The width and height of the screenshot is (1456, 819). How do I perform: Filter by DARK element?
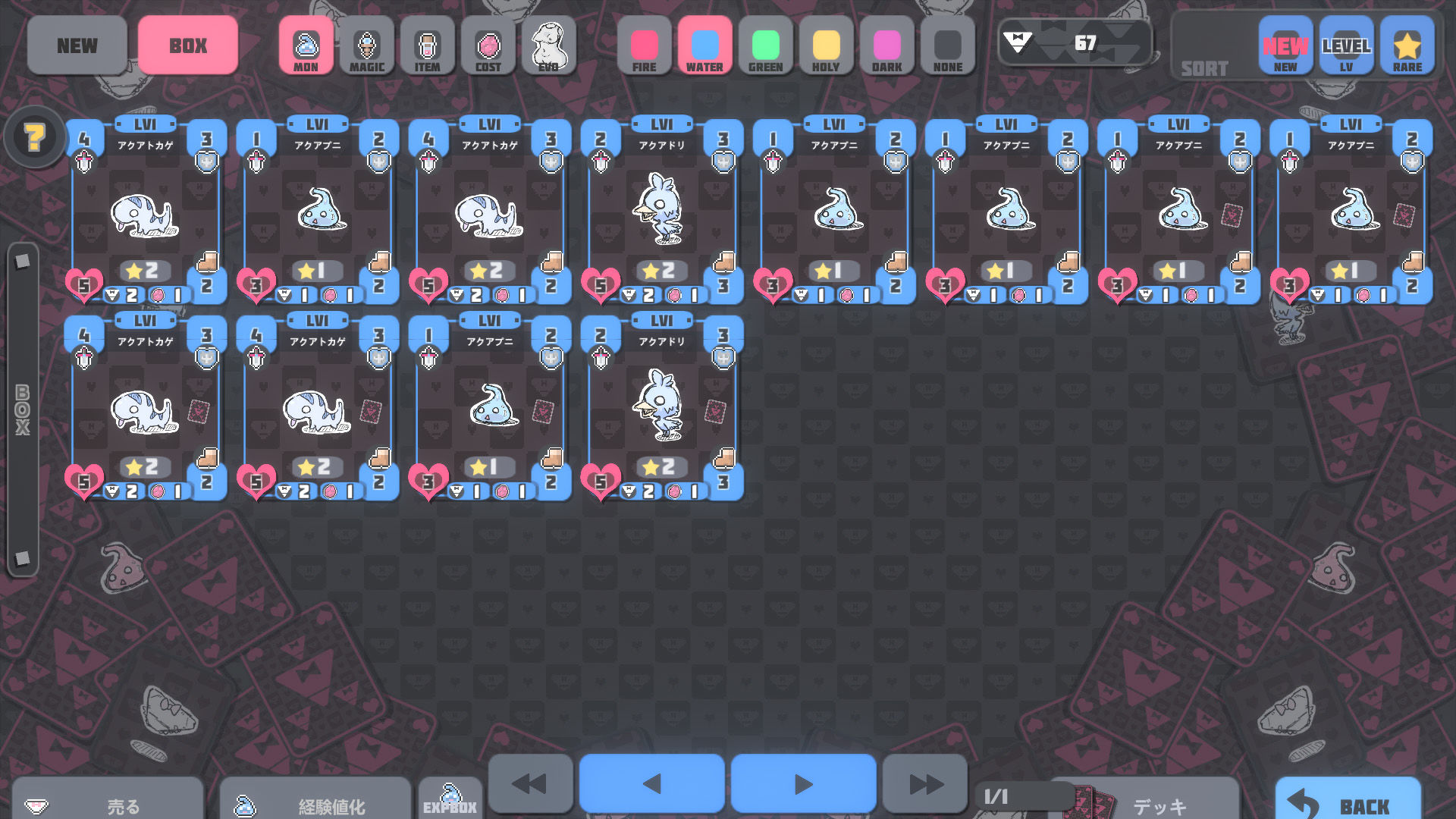pyautogui.click(x=886, y=47)
